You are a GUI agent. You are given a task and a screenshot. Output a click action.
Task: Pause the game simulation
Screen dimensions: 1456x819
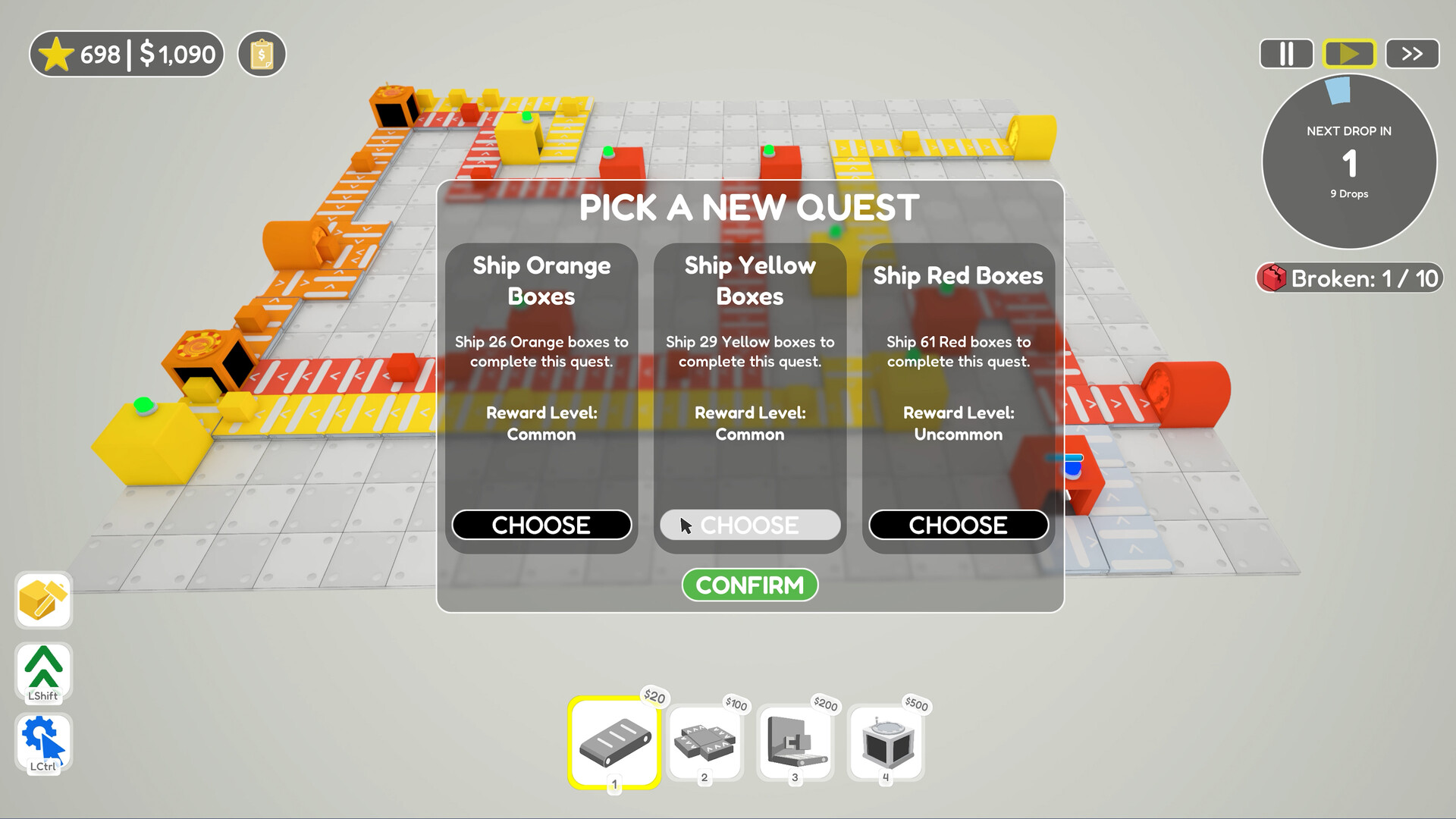[x=1286, y=53]
